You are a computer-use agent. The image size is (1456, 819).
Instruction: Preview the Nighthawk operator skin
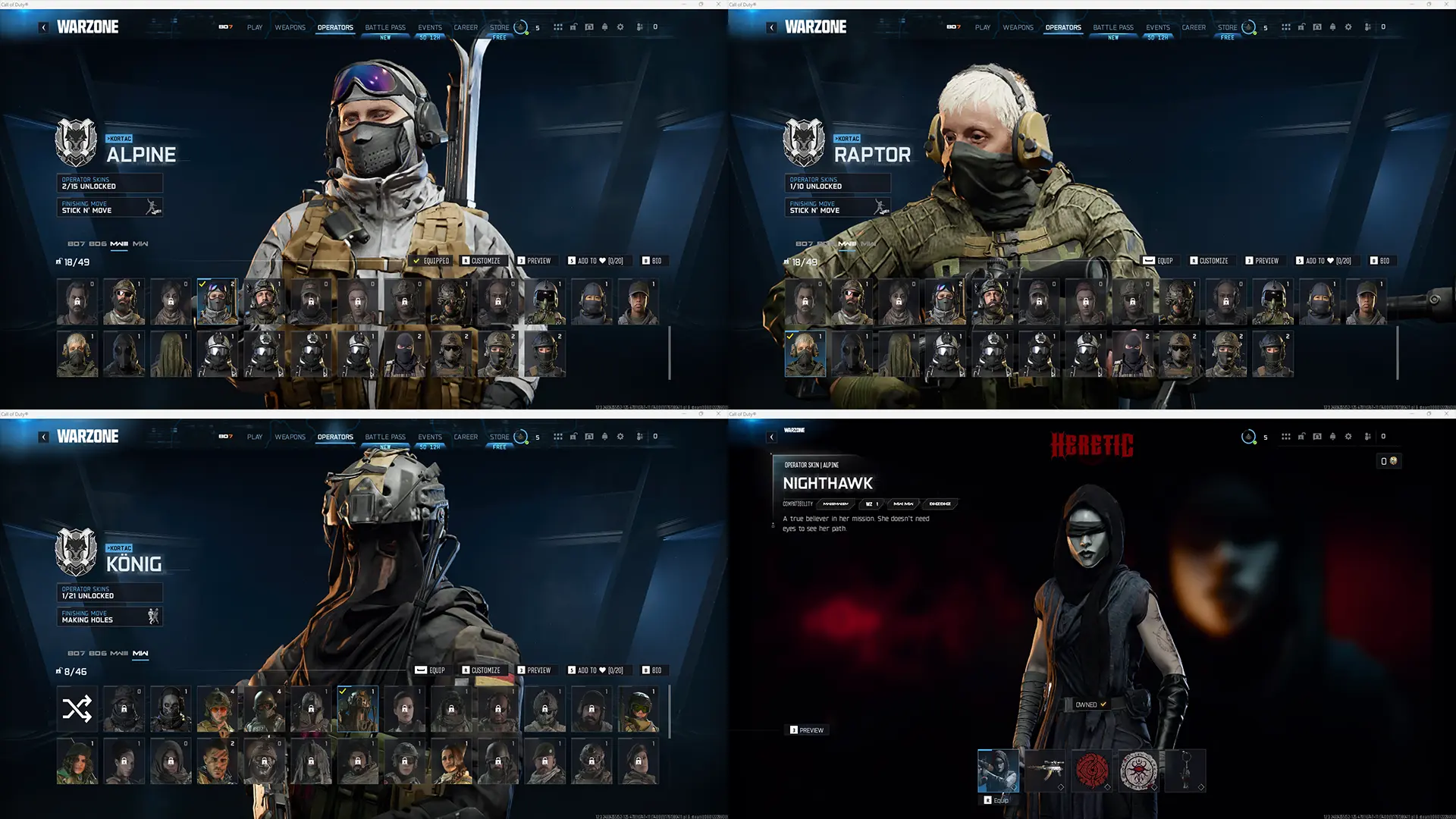point(806,730)
